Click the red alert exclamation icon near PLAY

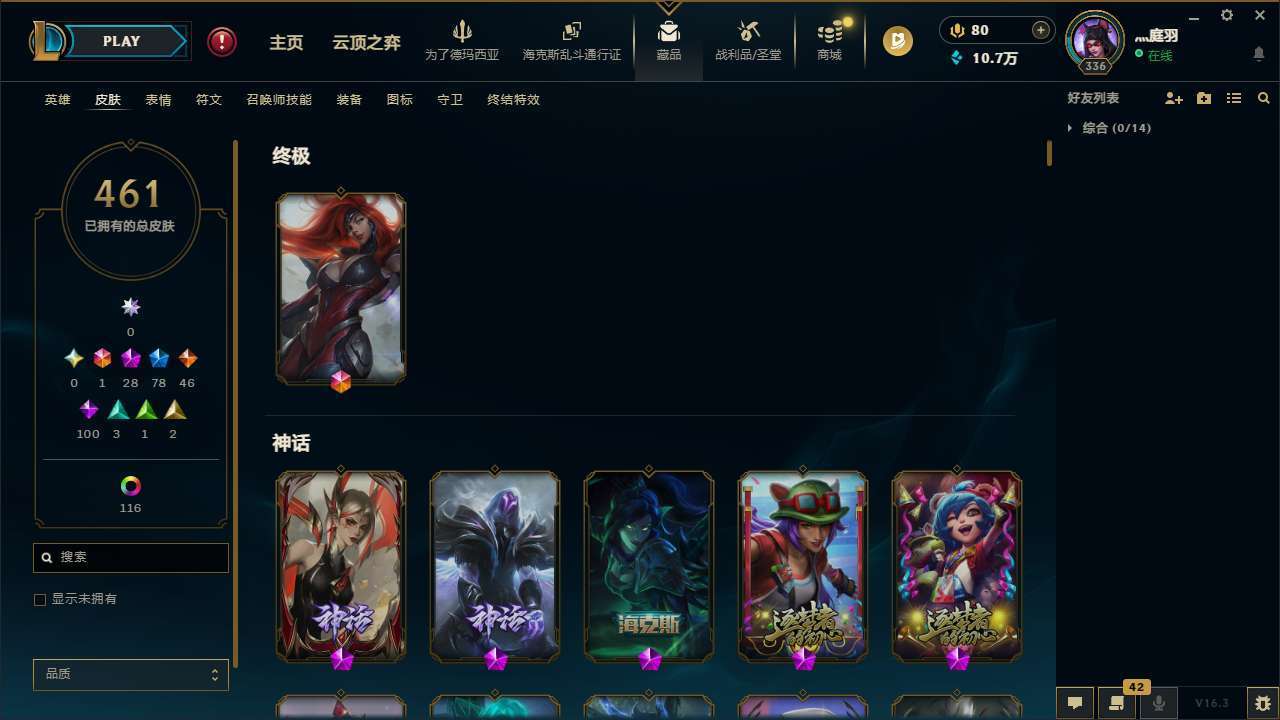pos(221,41)
